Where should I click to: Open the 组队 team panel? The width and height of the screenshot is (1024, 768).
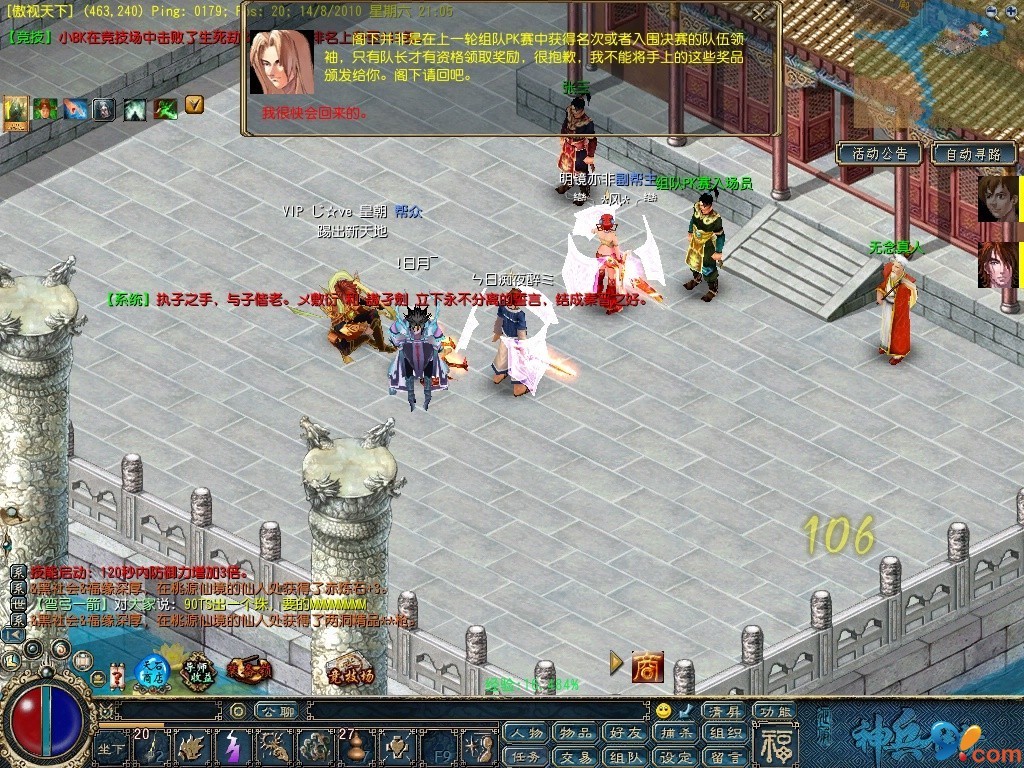tap(625, 757)
